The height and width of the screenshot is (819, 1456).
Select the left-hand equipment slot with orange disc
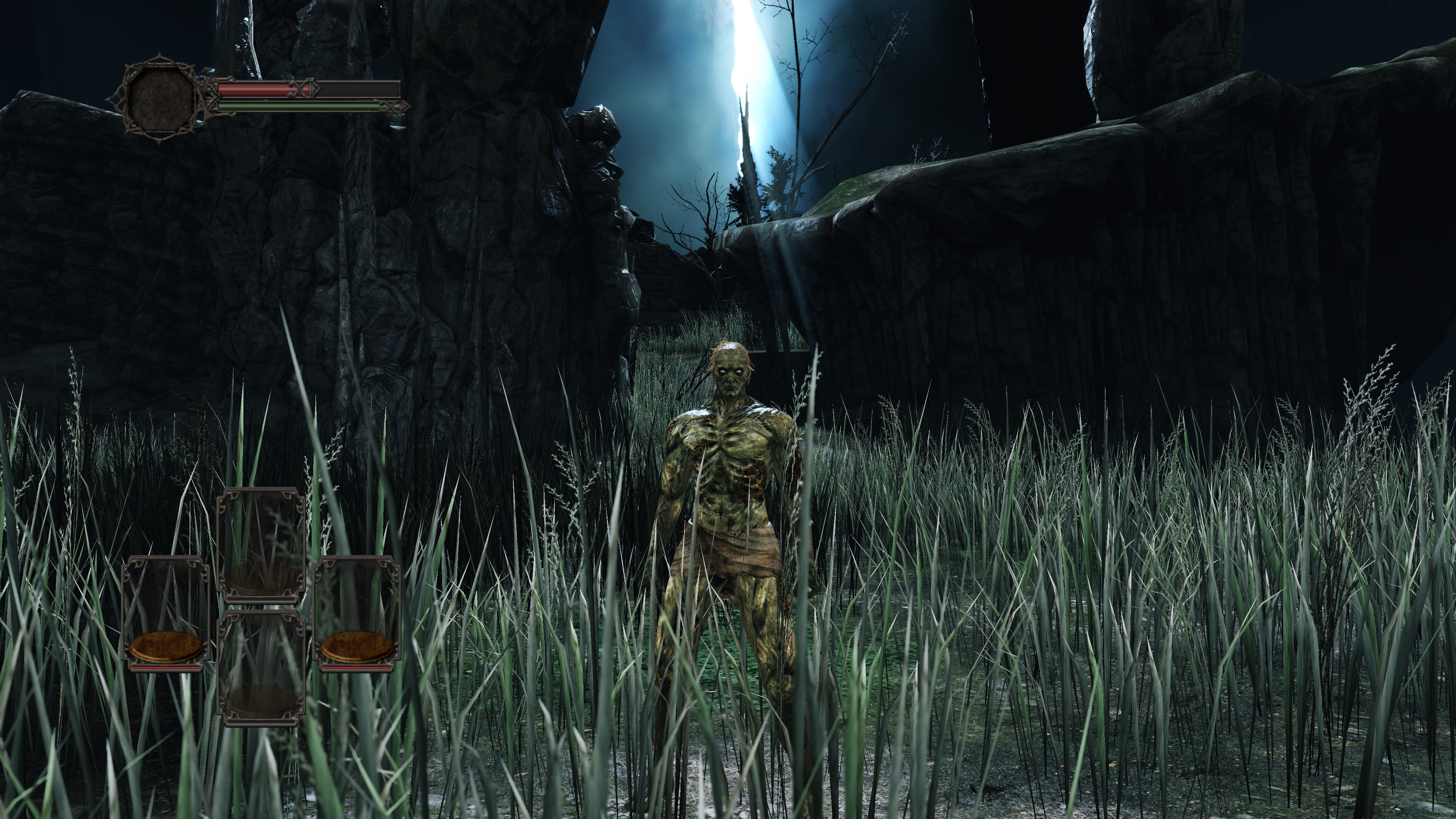[x=166, y=614]
